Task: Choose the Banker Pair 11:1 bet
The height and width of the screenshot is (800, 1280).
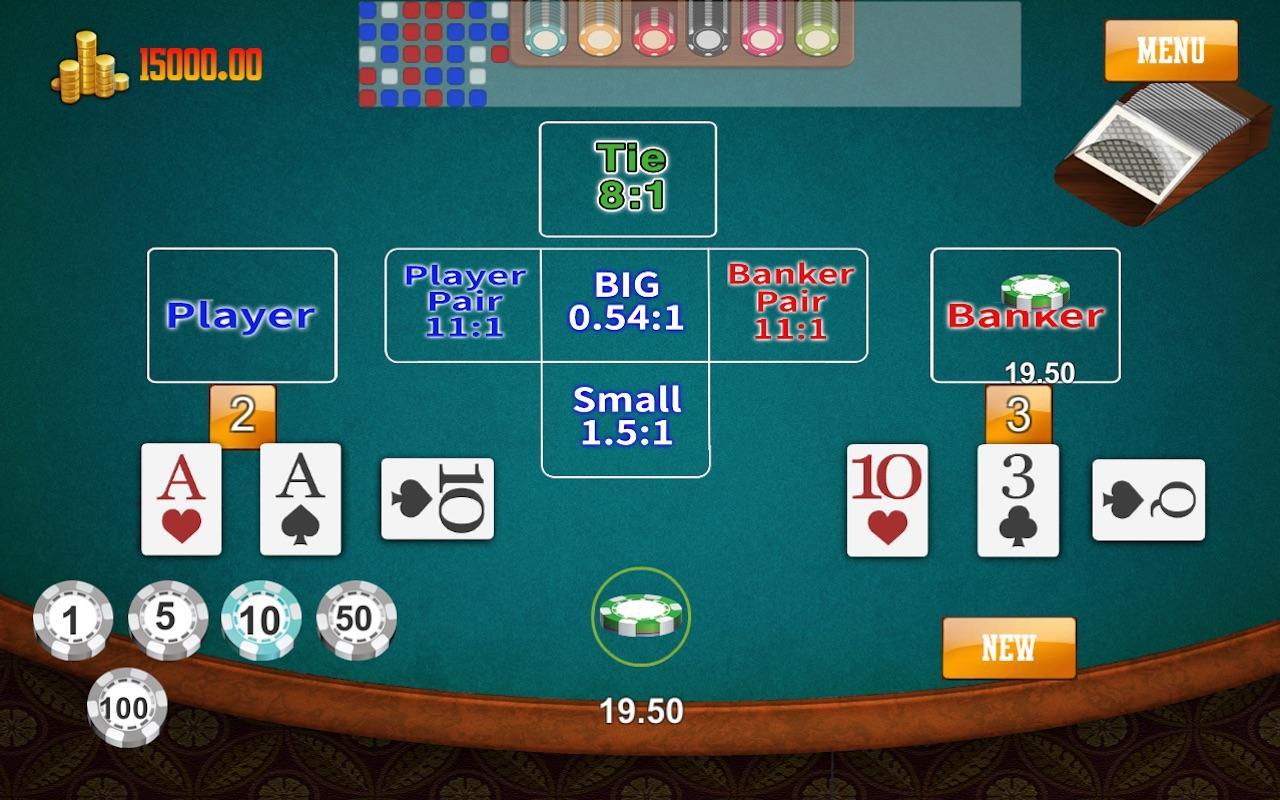Action: pos(789,303)
